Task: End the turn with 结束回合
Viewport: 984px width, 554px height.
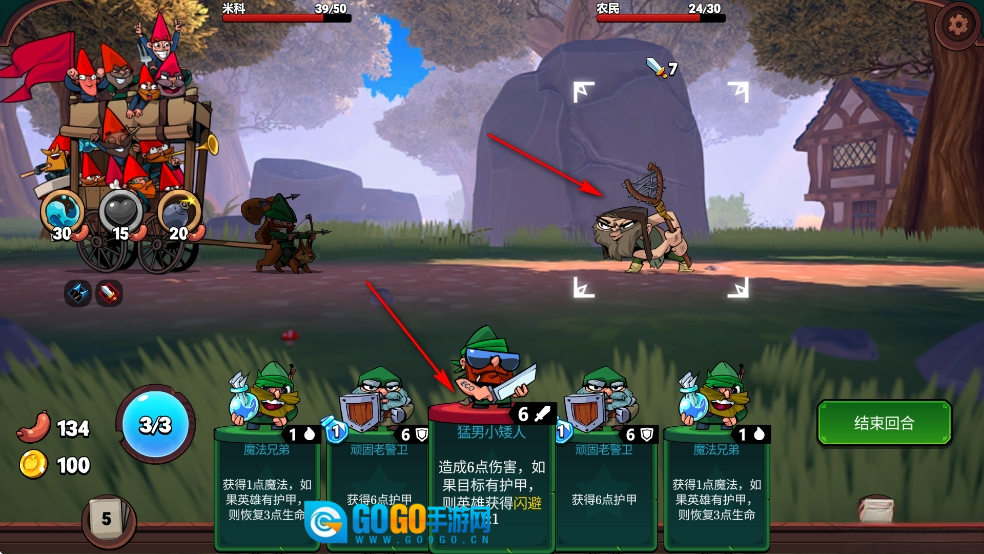Action: (883, 423)
